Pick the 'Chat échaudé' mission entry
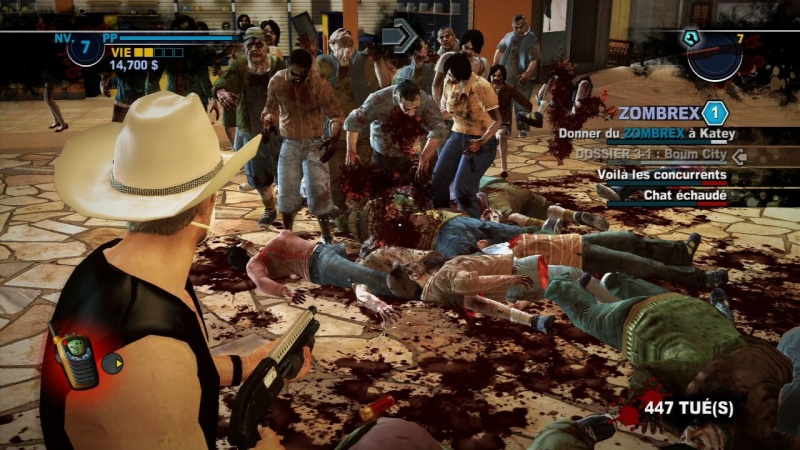The width and height of the screenshot is (800, 450). 685,195
